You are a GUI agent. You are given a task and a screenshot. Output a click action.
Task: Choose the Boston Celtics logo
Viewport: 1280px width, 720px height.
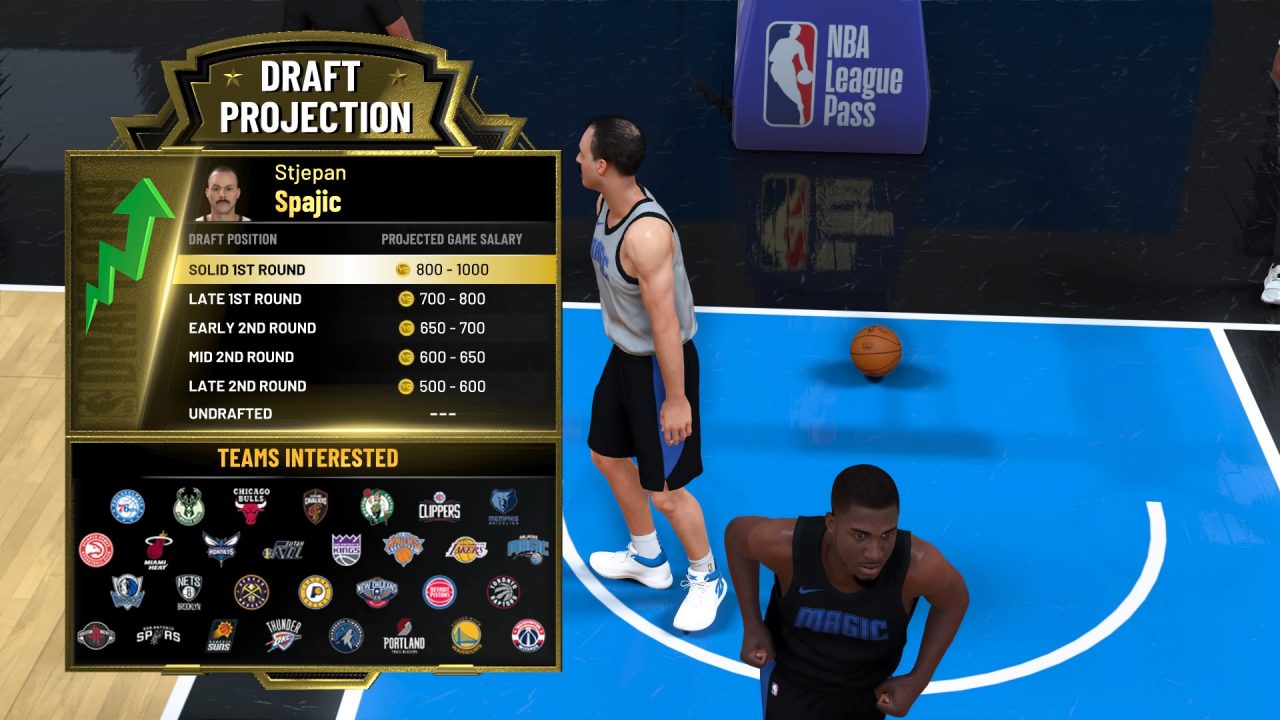click(x=377, y=507)
